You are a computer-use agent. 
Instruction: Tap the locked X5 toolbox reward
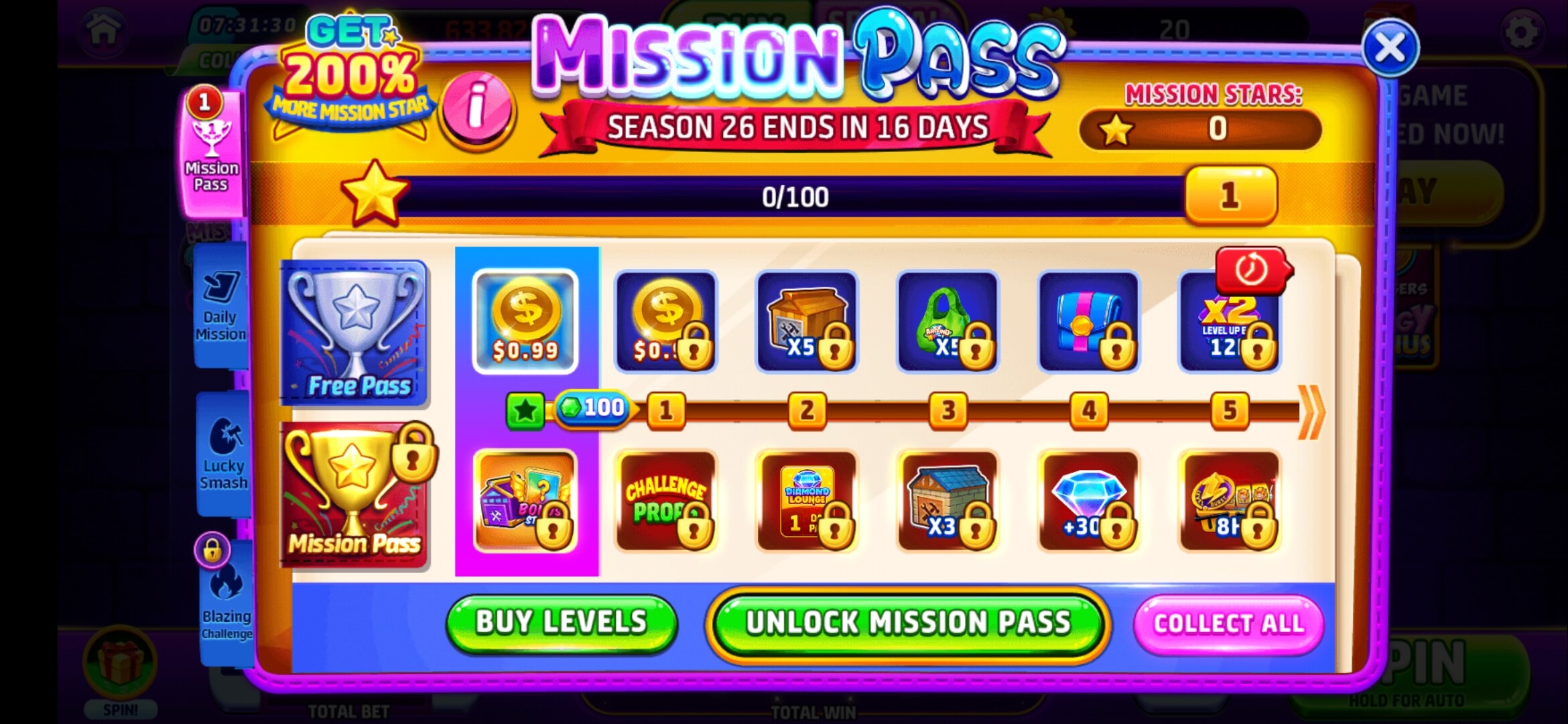(807, 322)
